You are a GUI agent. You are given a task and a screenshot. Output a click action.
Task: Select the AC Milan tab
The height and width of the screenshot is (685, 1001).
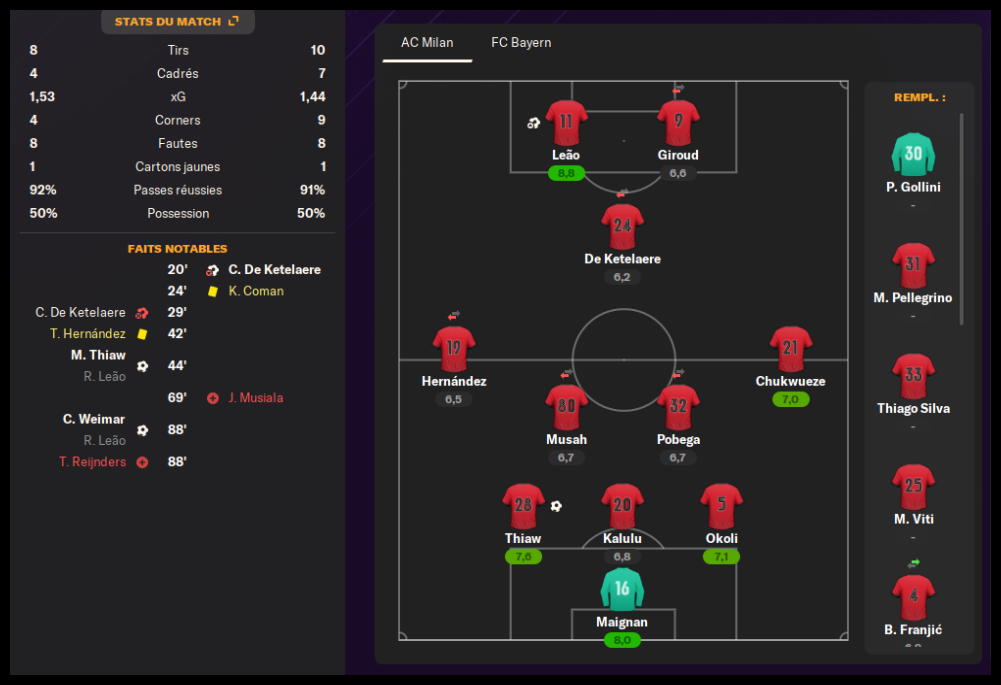coord(427,43)
